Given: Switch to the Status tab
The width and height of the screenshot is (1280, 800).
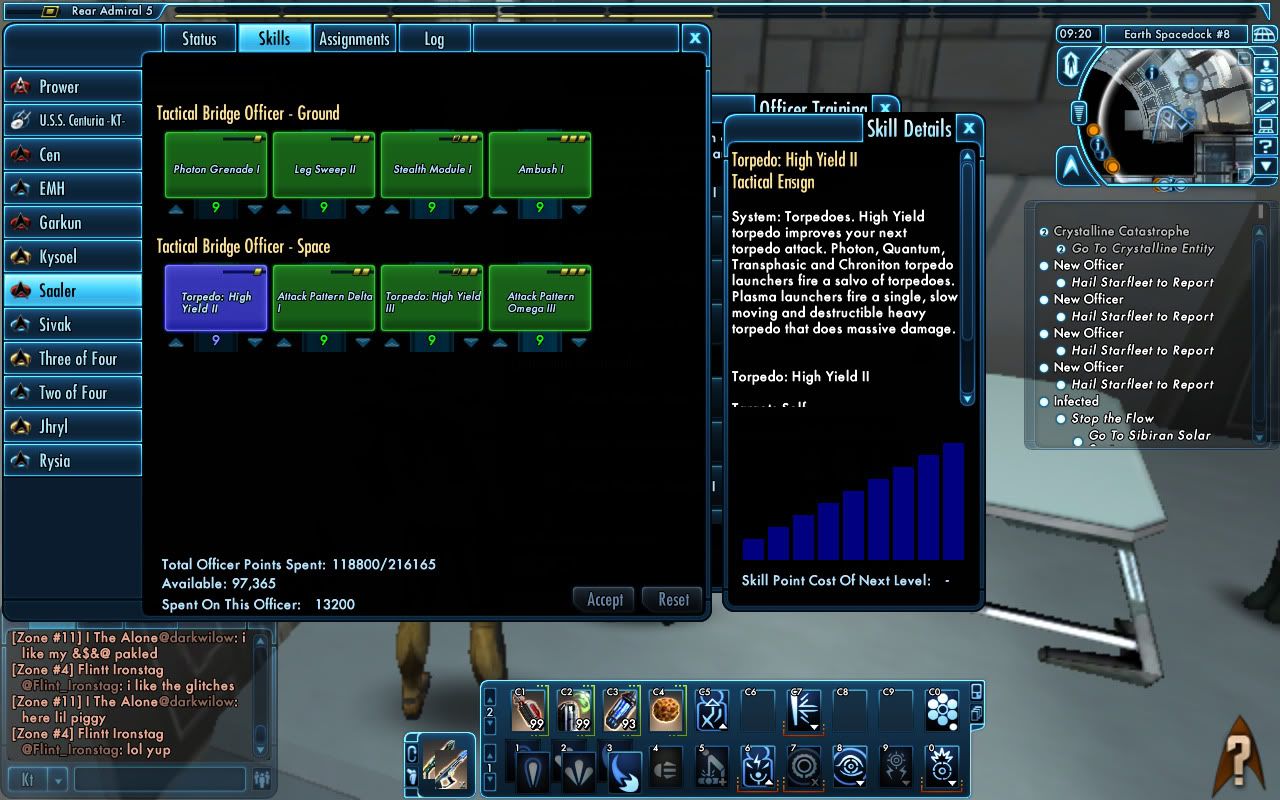Looking at the screenshot, I should point(199,39).
